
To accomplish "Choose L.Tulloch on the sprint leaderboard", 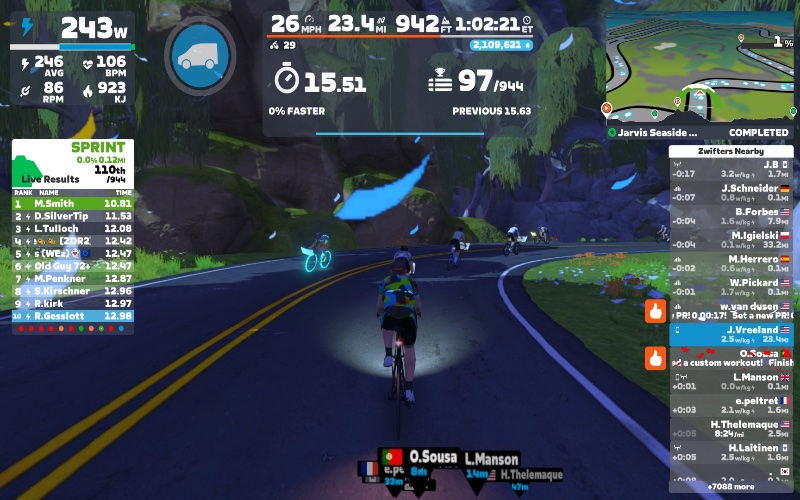I will point(72,229).
